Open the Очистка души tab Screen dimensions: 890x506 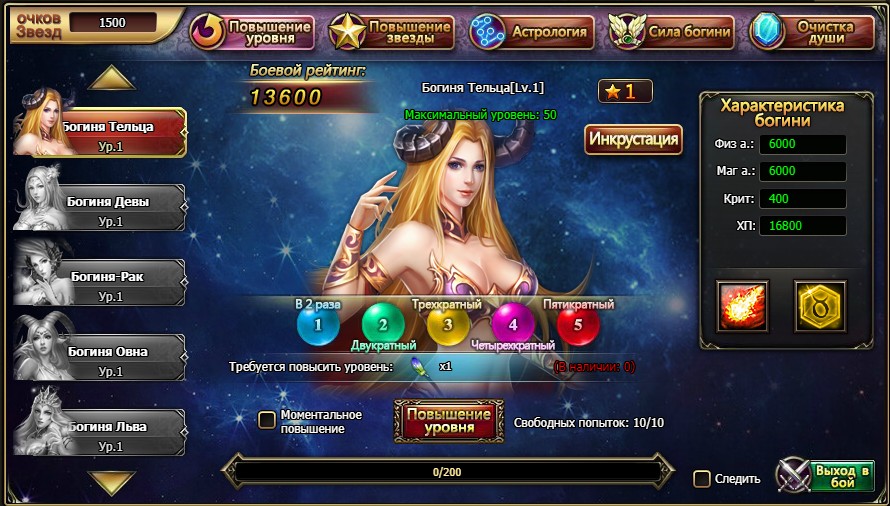(812, 32)
